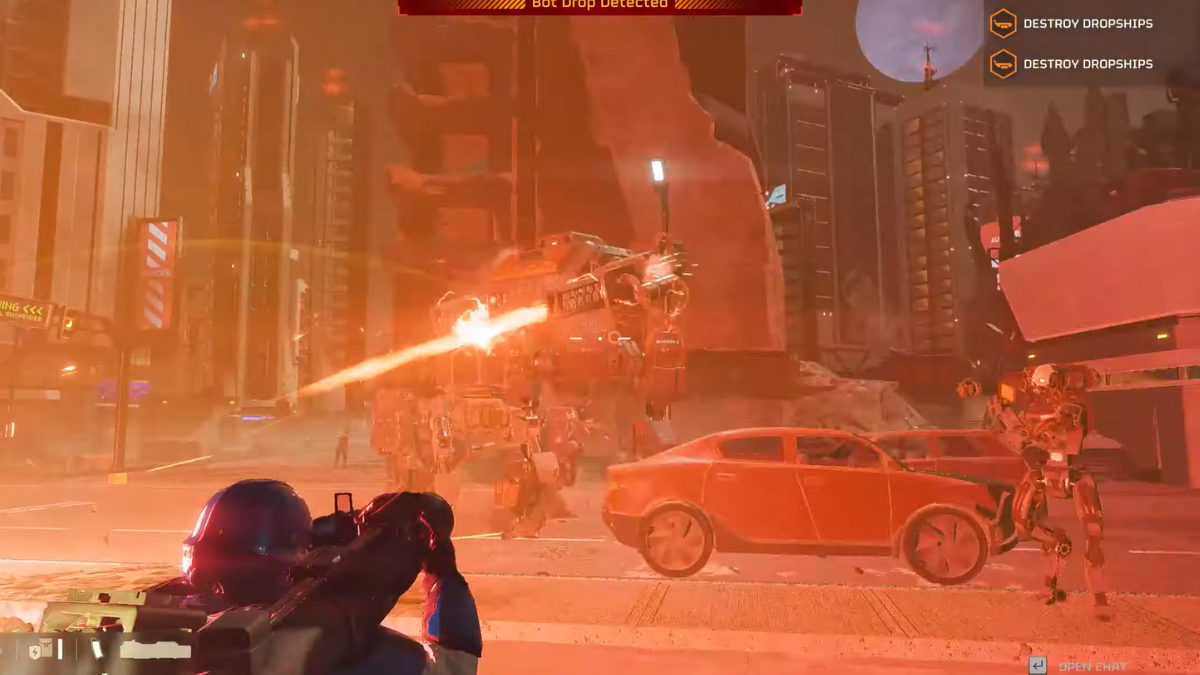Viewport: 1200px width, 675px height.
Task: Click the Bot Drop Detected alert banner
Action: pos(600,6)
